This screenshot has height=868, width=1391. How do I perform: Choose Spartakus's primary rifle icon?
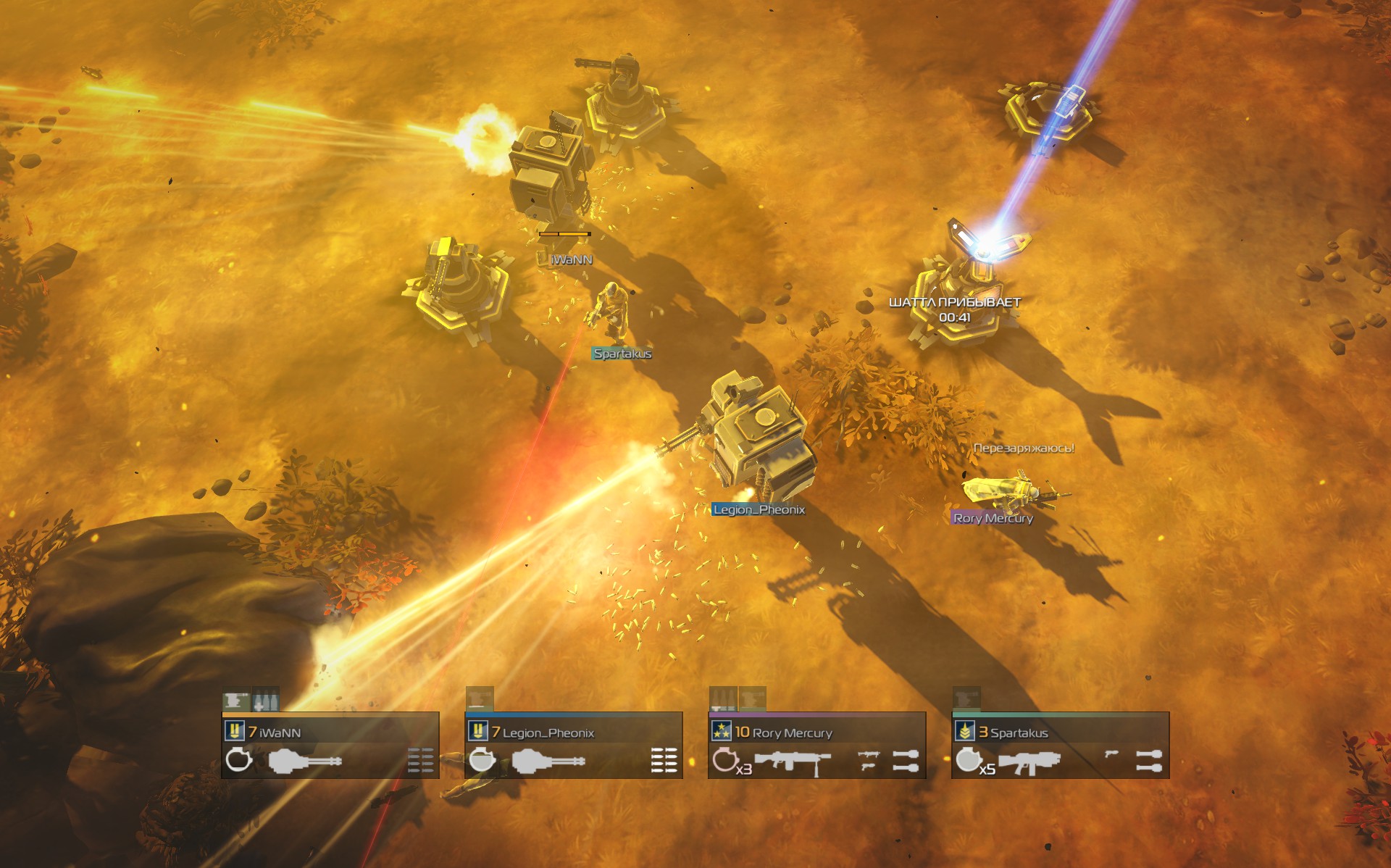[1029, 762]
